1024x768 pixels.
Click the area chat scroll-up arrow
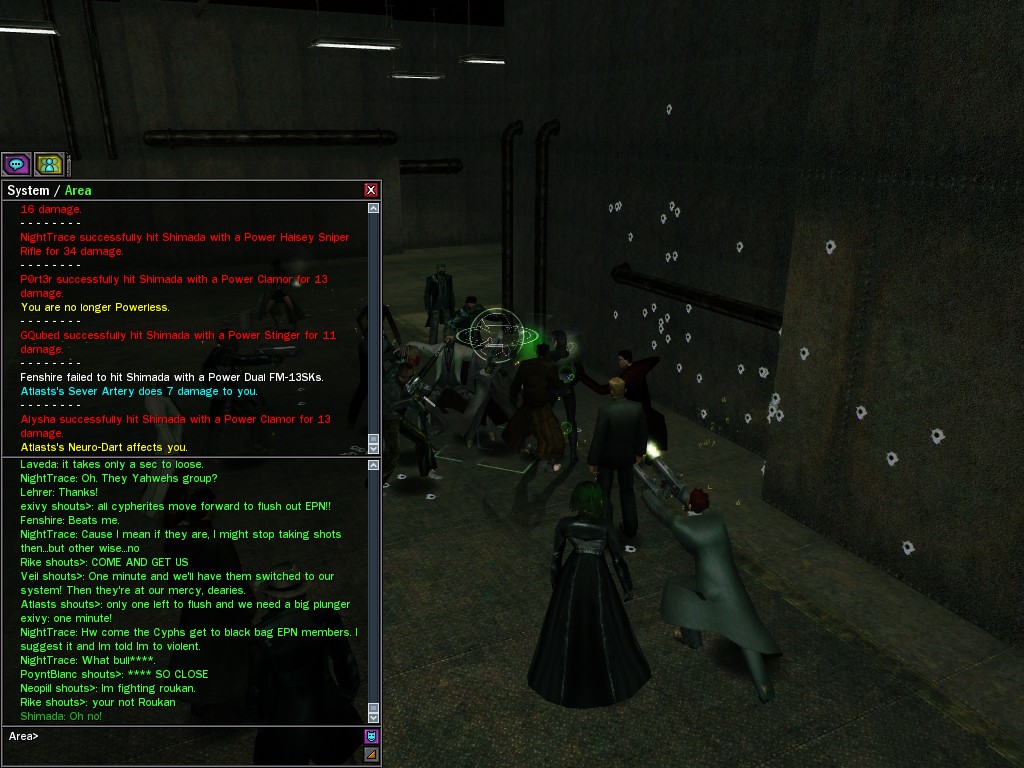pos(373,465)
